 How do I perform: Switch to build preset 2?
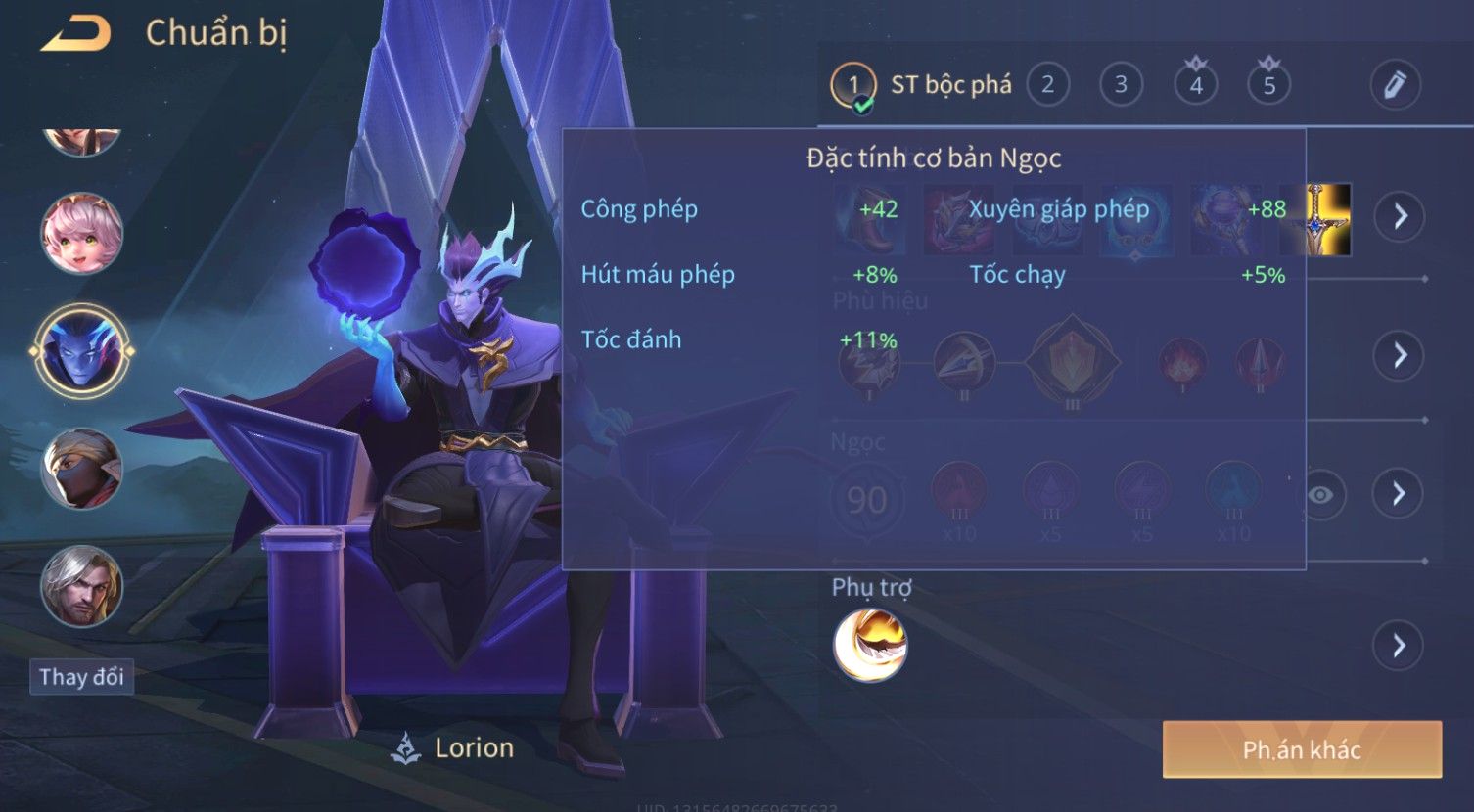point(1047,85)
